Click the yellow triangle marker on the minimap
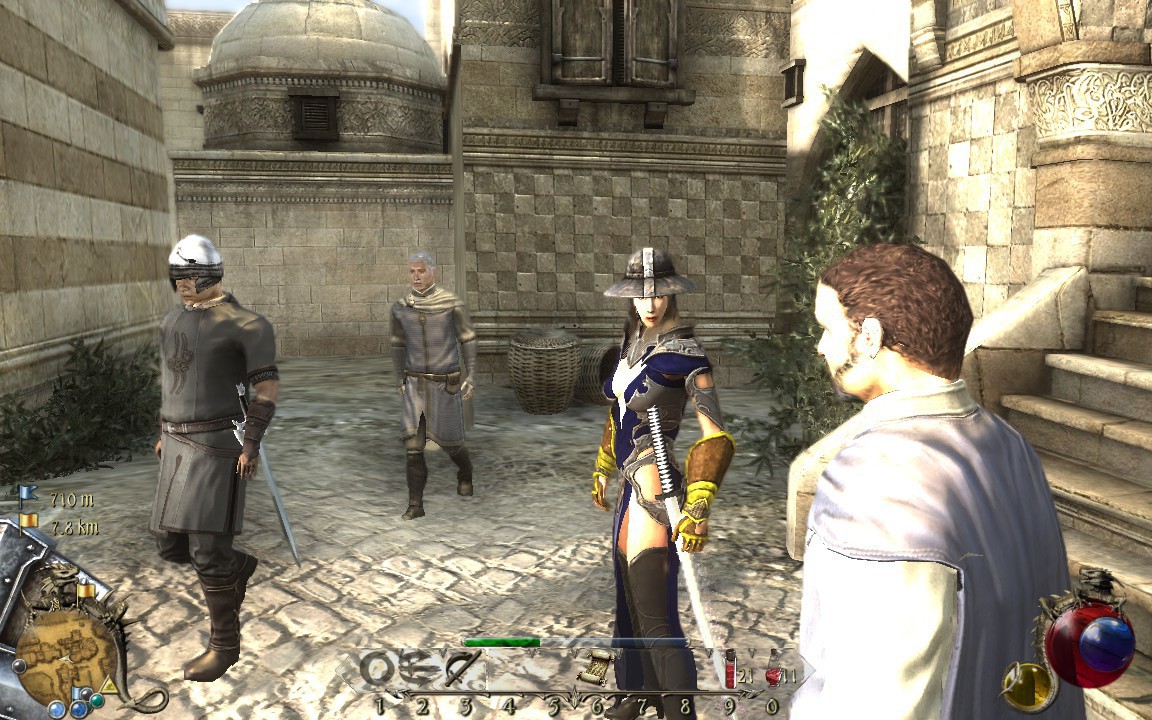This screenshot has width=1152, height=720. (x=107, y=685)
